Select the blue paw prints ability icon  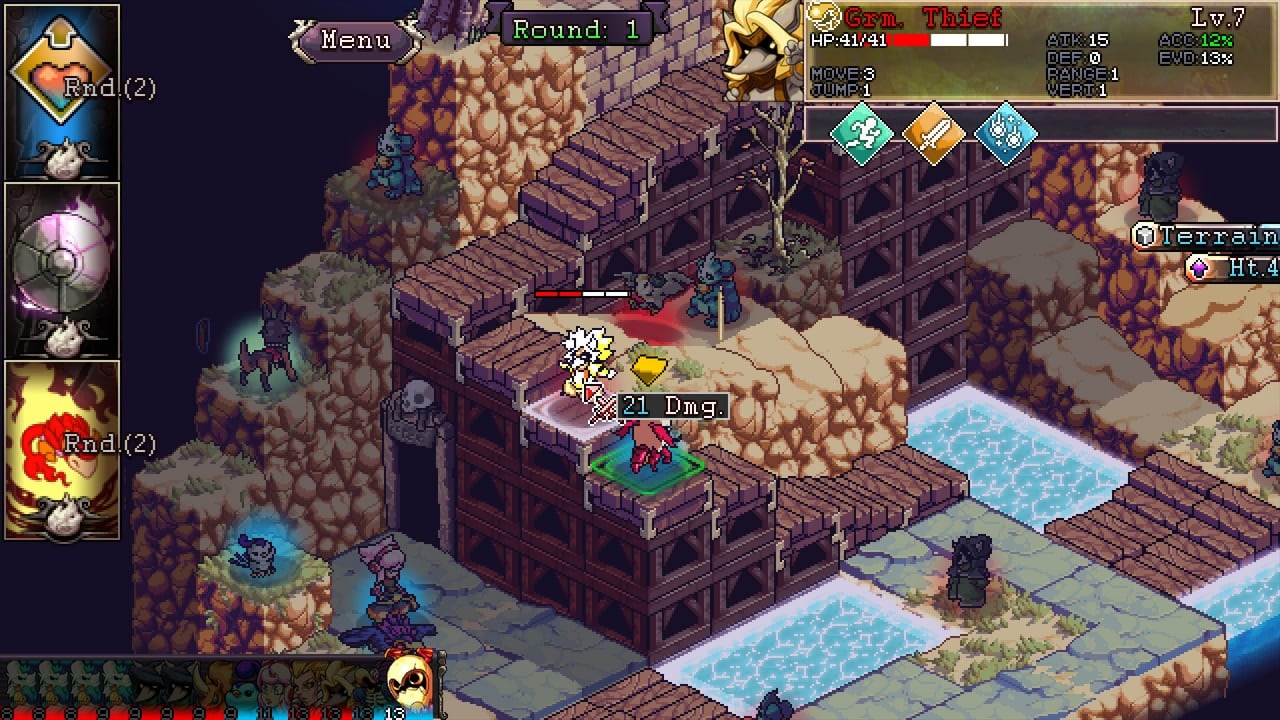point(1005,133)
